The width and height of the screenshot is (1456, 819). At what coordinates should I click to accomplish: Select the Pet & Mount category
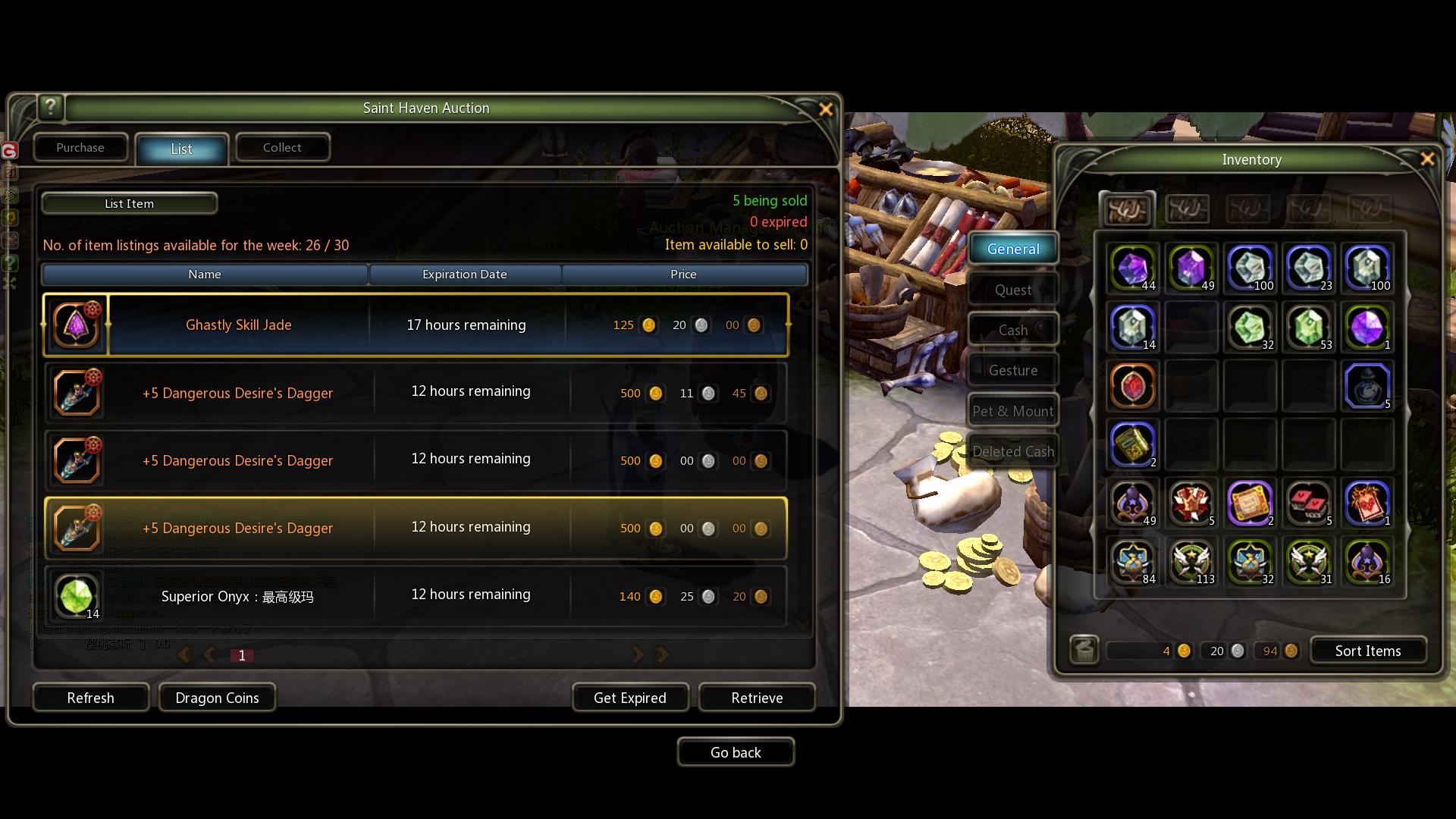(1012, 412)
